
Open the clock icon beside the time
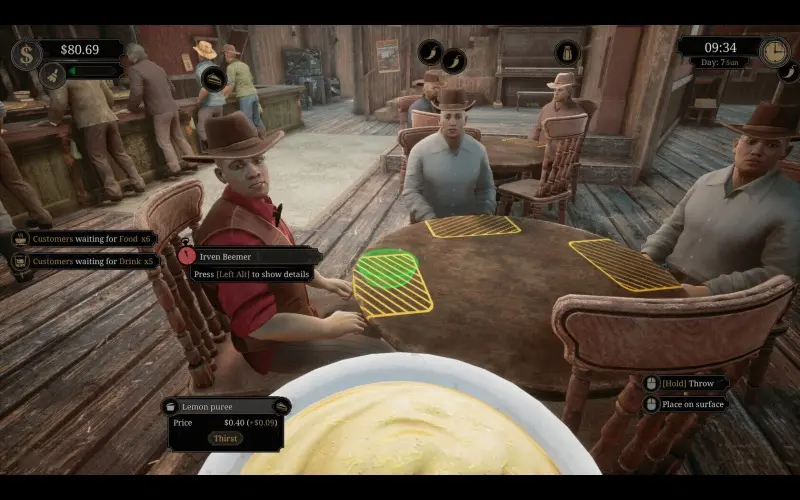pos(773,51)
